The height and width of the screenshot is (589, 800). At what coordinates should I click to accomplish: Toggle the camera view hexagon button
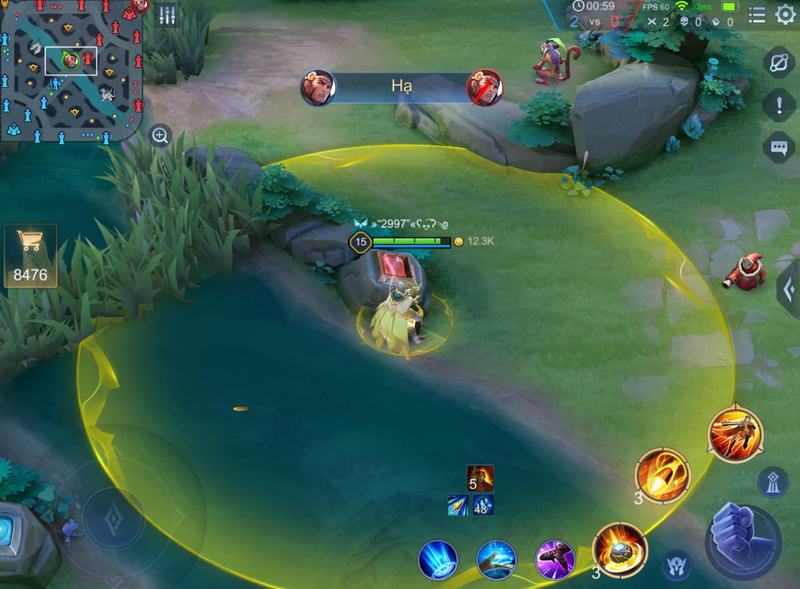tap(779, 62)
